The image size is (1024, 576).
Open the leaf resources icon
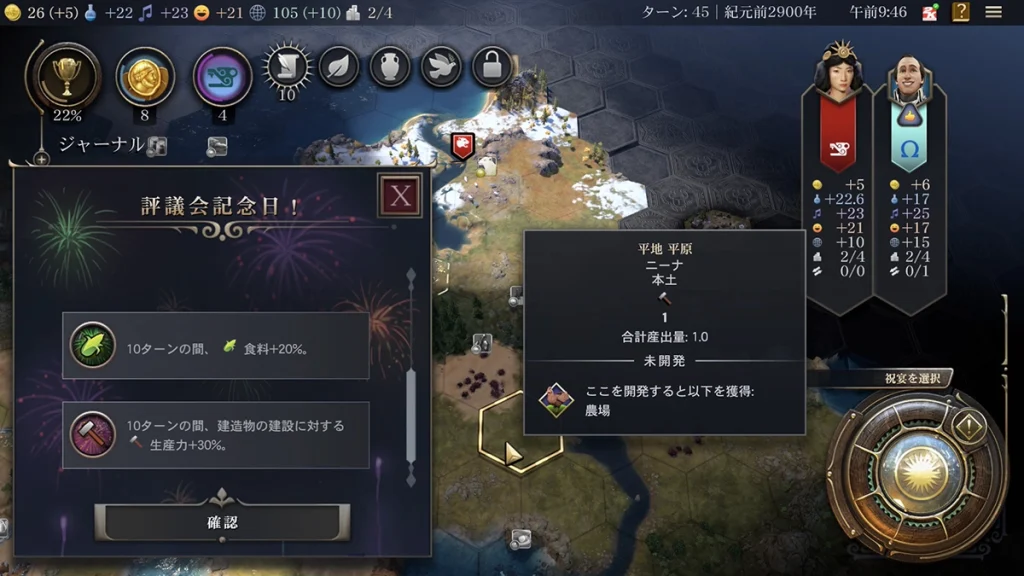pos(339,68)
